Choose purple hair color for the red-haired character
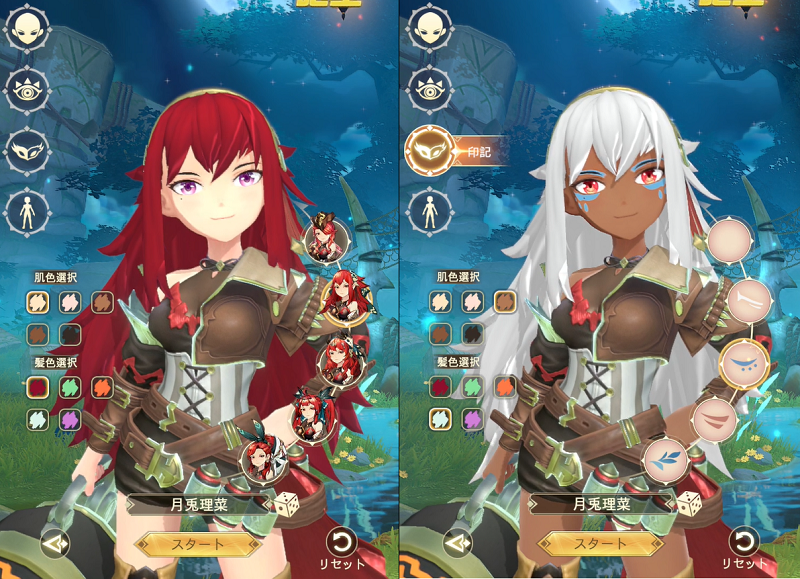The height and width of the screenshot is (579, 800). pyautogui.click(x=69, y=418)
